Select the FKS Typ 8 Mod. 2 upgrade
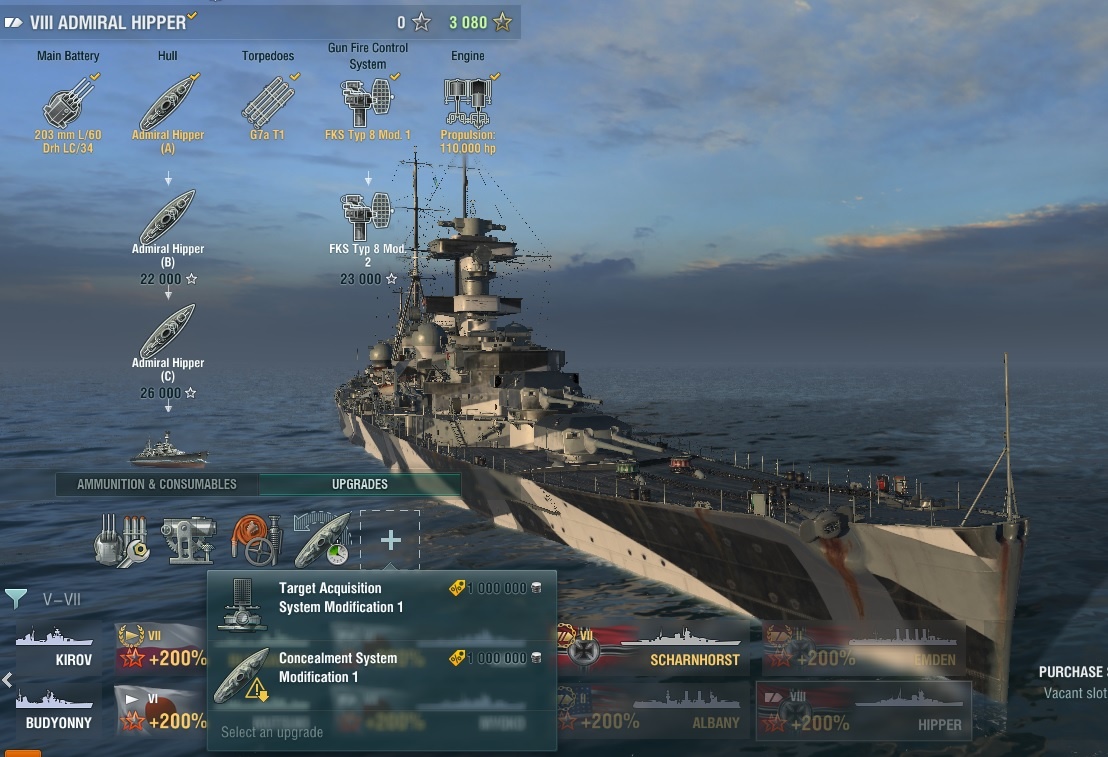The width and height of the screenshot is (1108, 757). coord(367,219)
